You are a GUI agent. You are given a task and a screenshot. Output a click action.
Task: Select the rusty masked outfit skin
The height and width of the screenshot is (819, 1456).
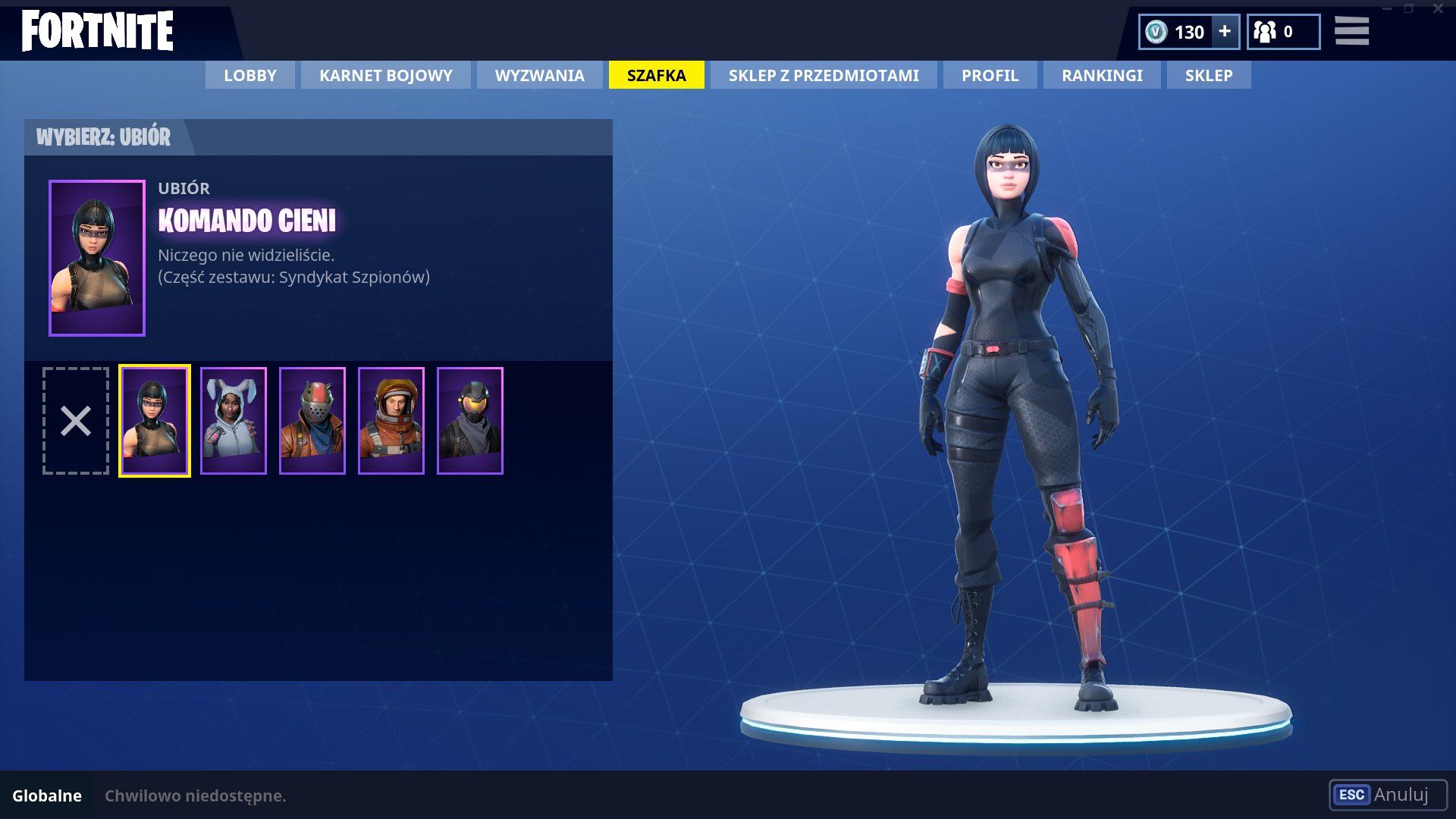click(x=312, y=419)
